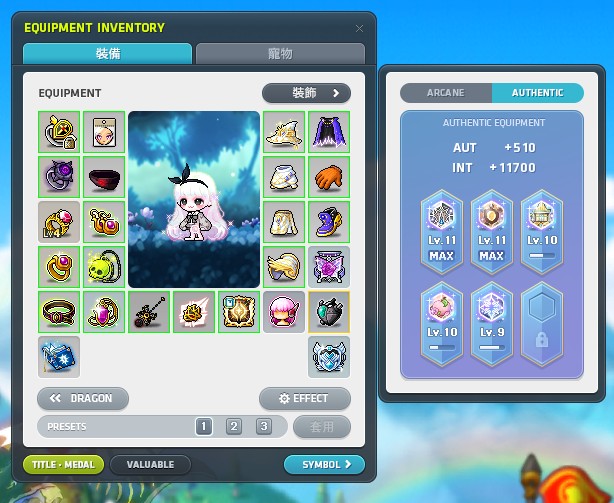Select the 裝備 tab
This screenshot has width=614, height=503.
(x=107, y=54)
